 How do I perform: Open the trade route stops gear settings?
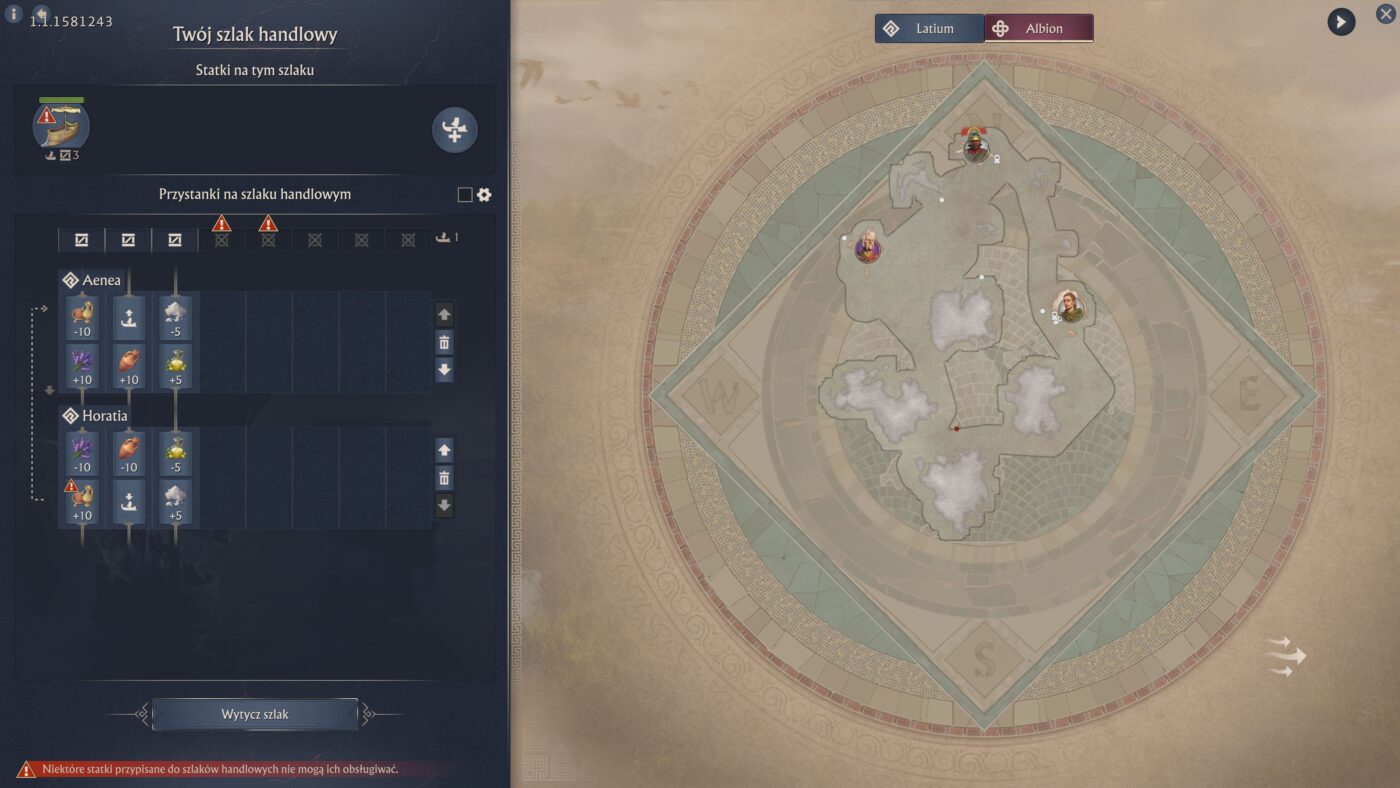[484, 195]
